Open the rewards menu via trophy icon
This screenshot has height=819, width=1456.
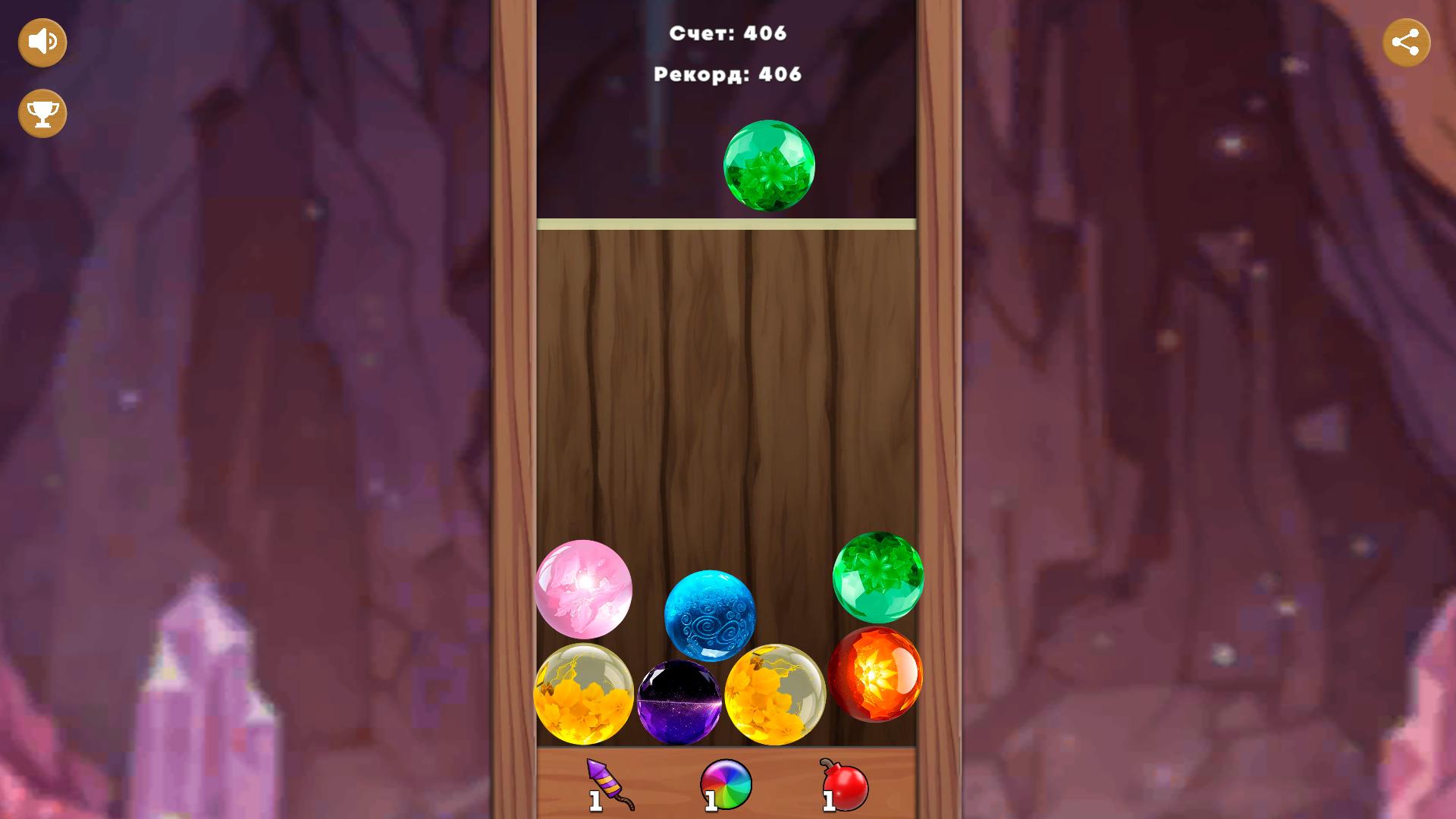tap(42, 113)
